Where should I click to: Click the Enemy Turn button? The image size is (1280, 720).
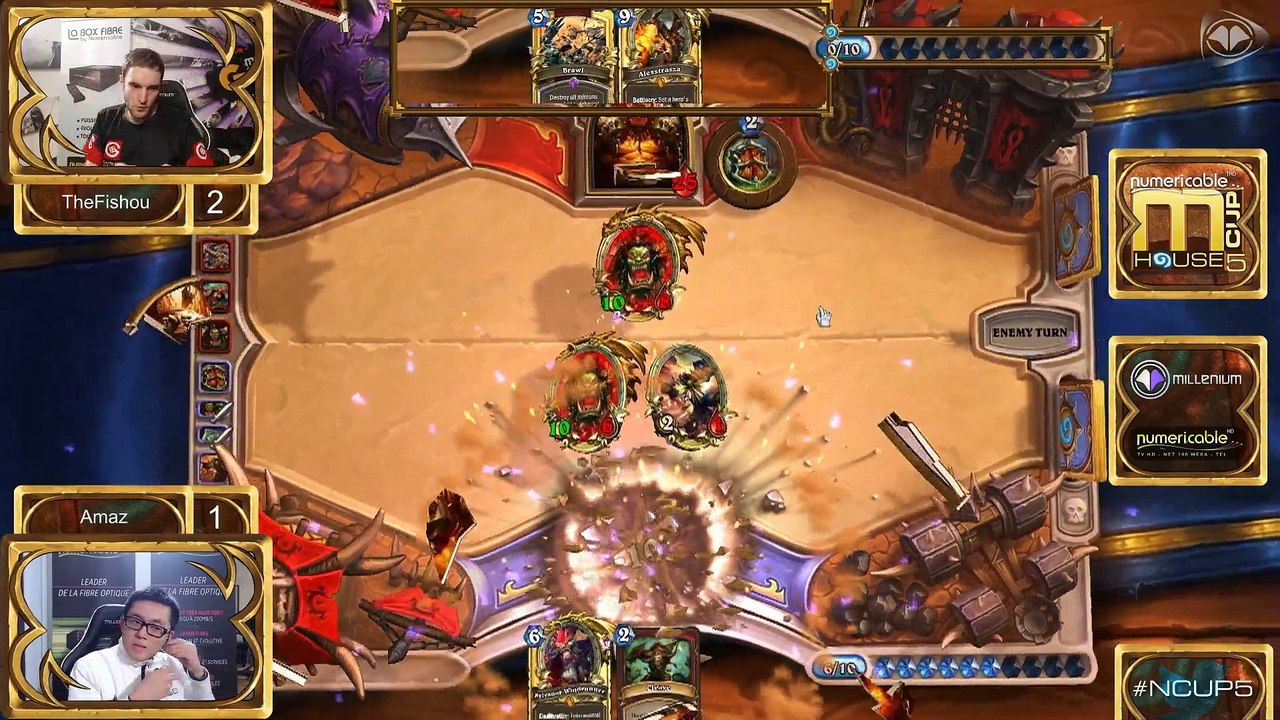(x=1028, y=333)
